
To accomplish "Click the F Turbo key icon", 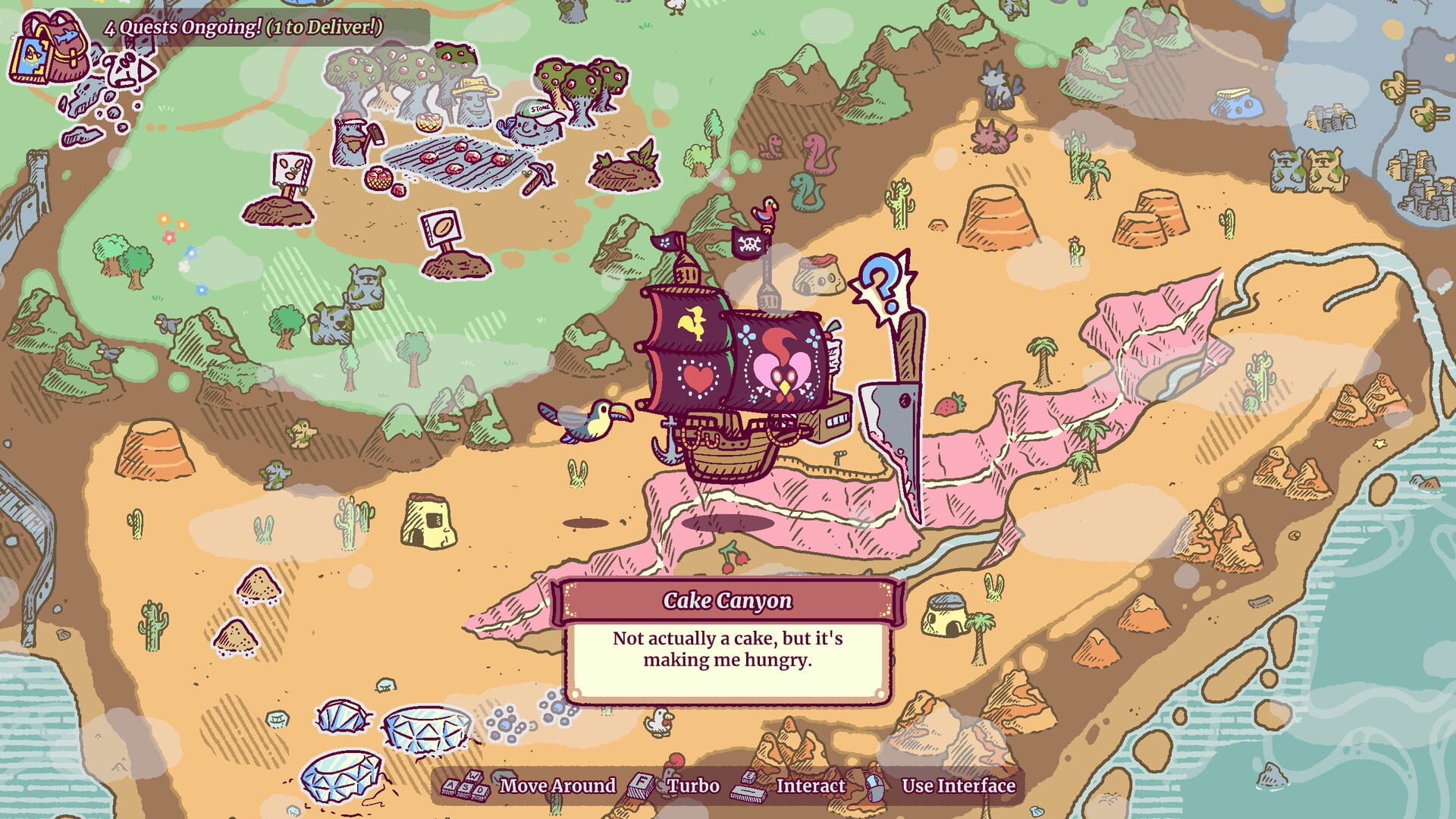I will (x=641, y=786).
